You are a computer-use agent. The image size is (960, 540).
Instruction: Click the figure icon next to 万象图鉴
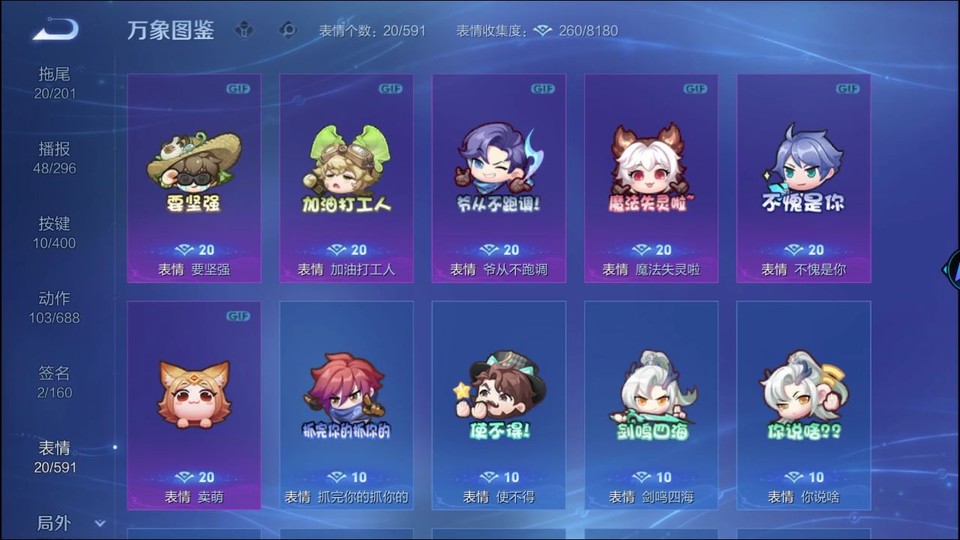[x=244, y=30]
